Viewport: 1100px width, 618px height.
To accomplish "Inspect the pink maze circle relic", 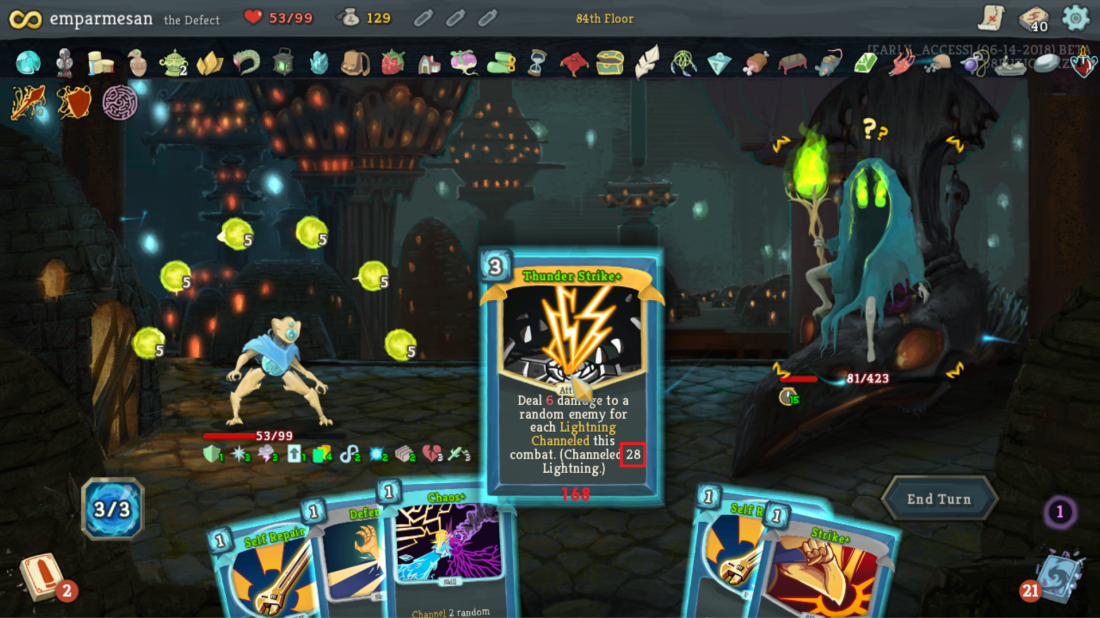I will (x=120, y=102).
